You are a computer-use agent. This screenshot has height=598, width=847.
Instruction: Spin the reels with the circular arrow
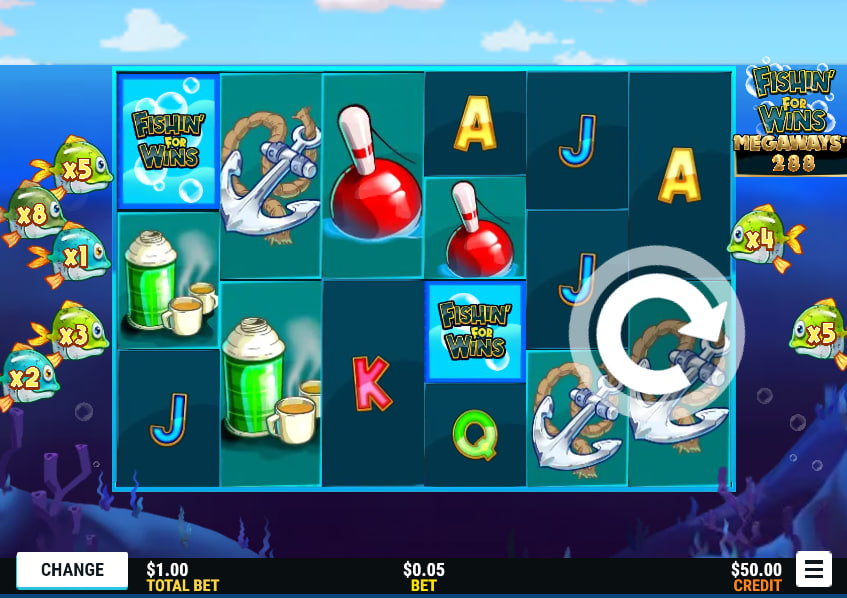657,333
